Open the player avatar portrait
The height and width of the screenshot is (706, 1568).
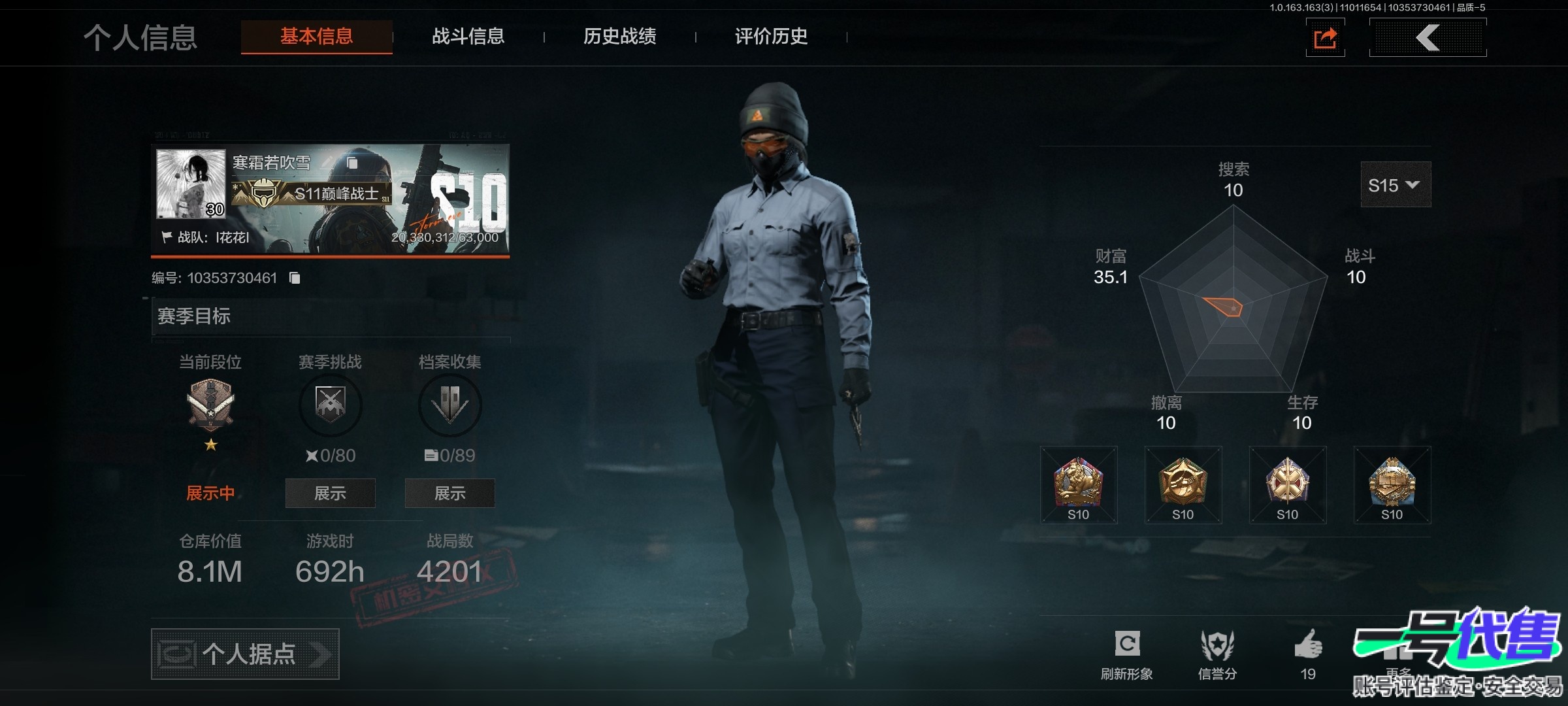coord(190,184)
